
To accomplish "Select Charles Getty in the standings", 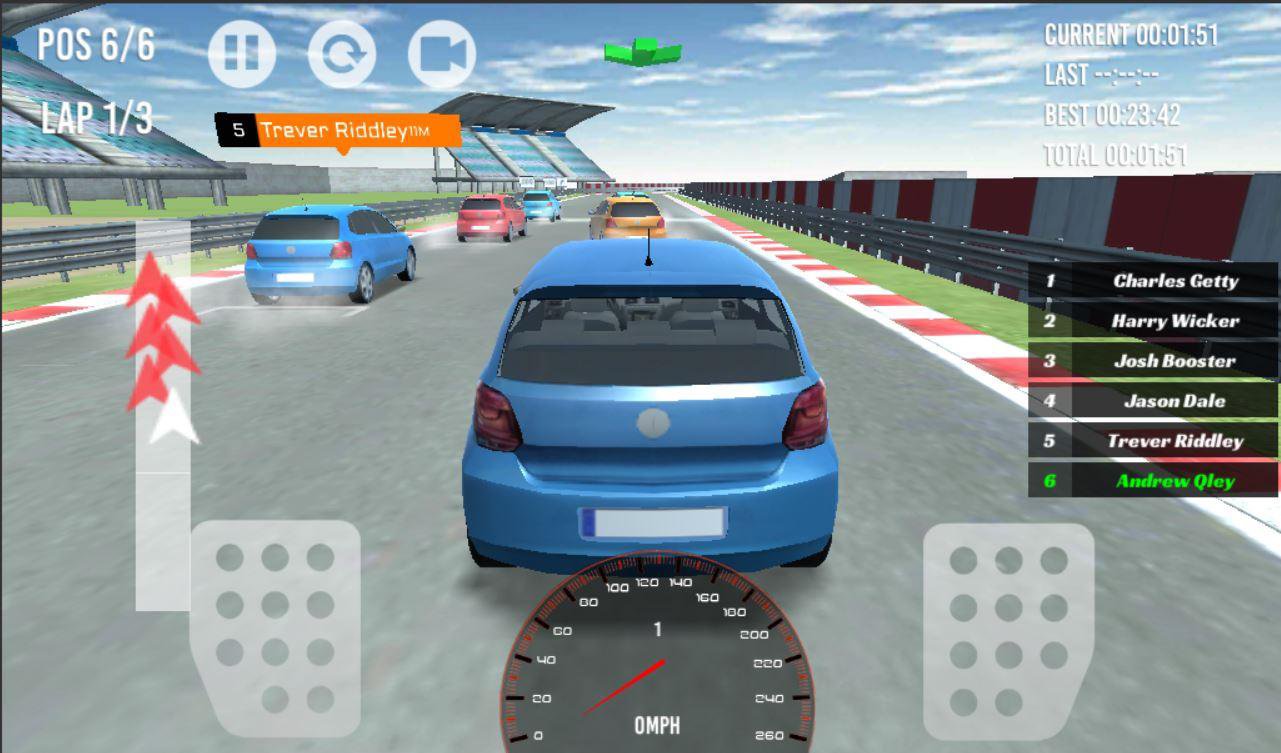I will pyautogui.click(x=1150, y=281).
